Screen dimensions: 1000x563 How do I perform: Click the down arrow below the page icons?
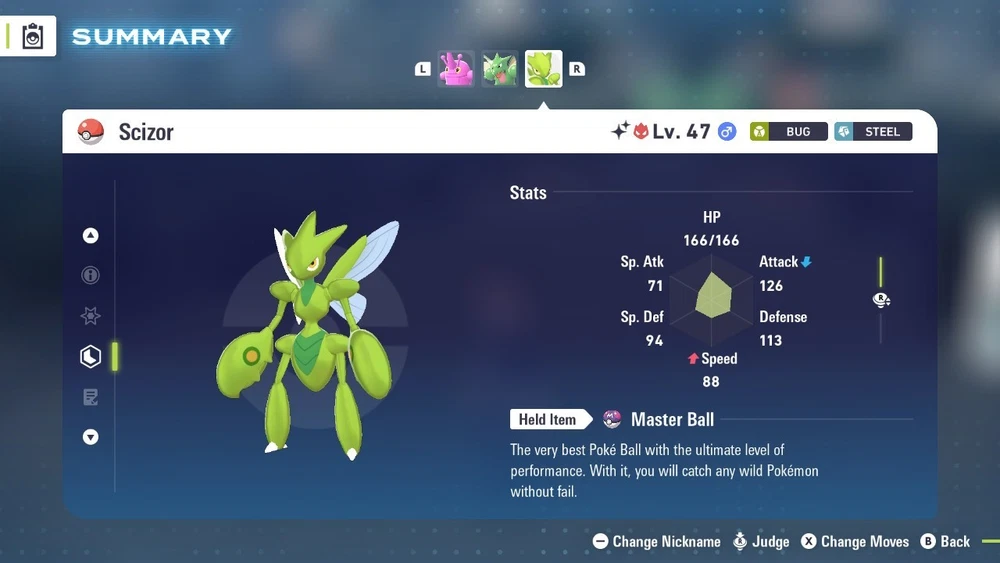[91, 437]
